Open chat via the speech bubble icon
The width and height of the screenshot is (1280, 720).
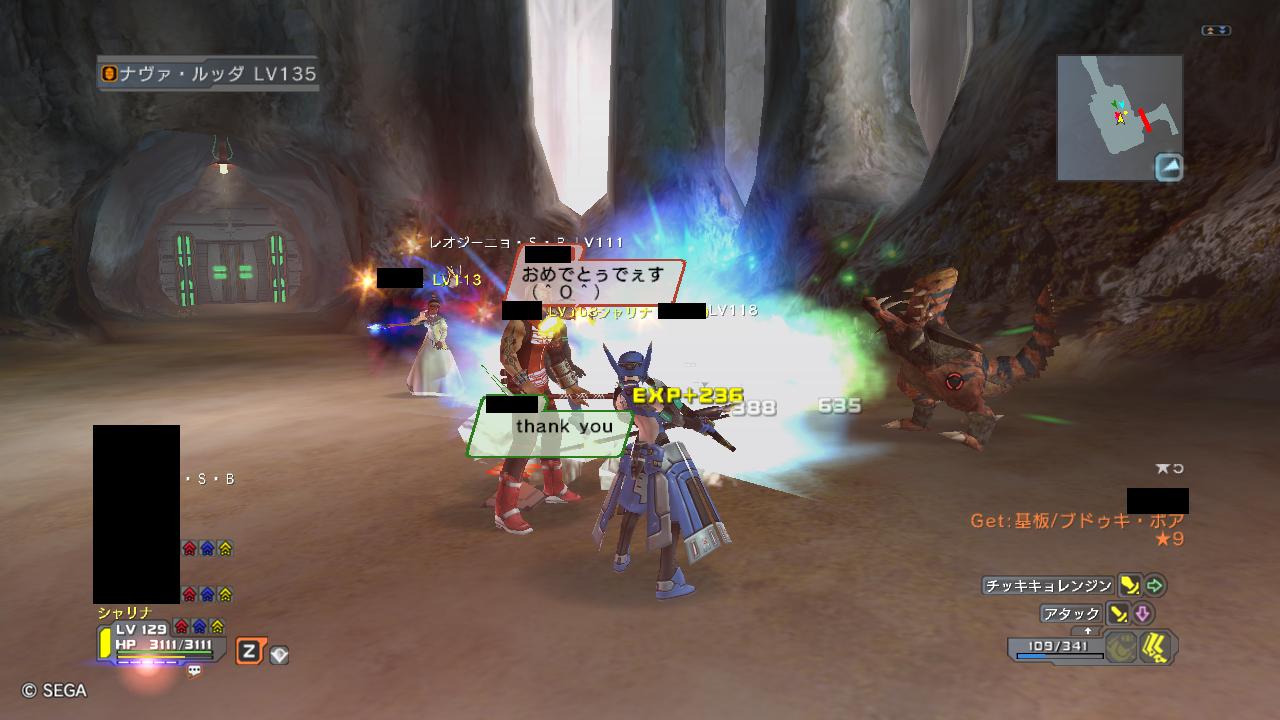pos(194,672)
